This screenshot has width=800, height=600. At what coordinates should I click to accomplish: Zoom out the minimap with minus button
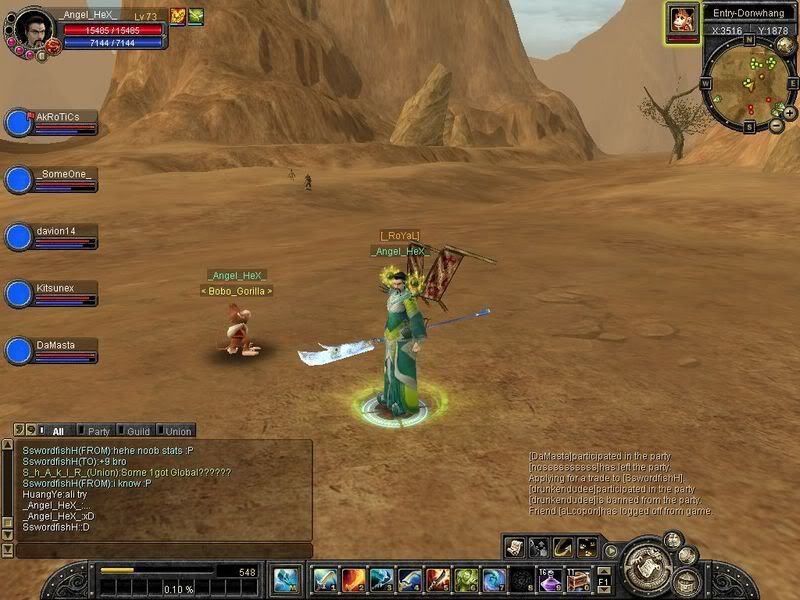coord(777,126)
